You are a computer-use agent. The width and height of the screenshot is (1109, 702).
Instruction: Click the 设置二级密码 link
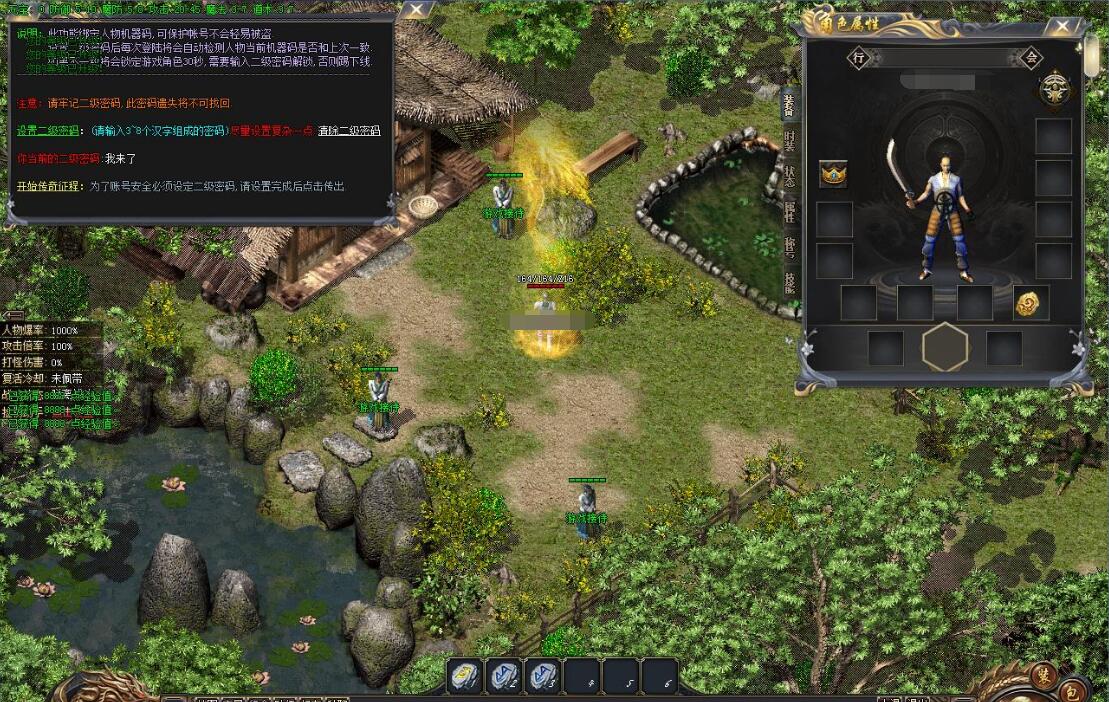pos(49,131)
